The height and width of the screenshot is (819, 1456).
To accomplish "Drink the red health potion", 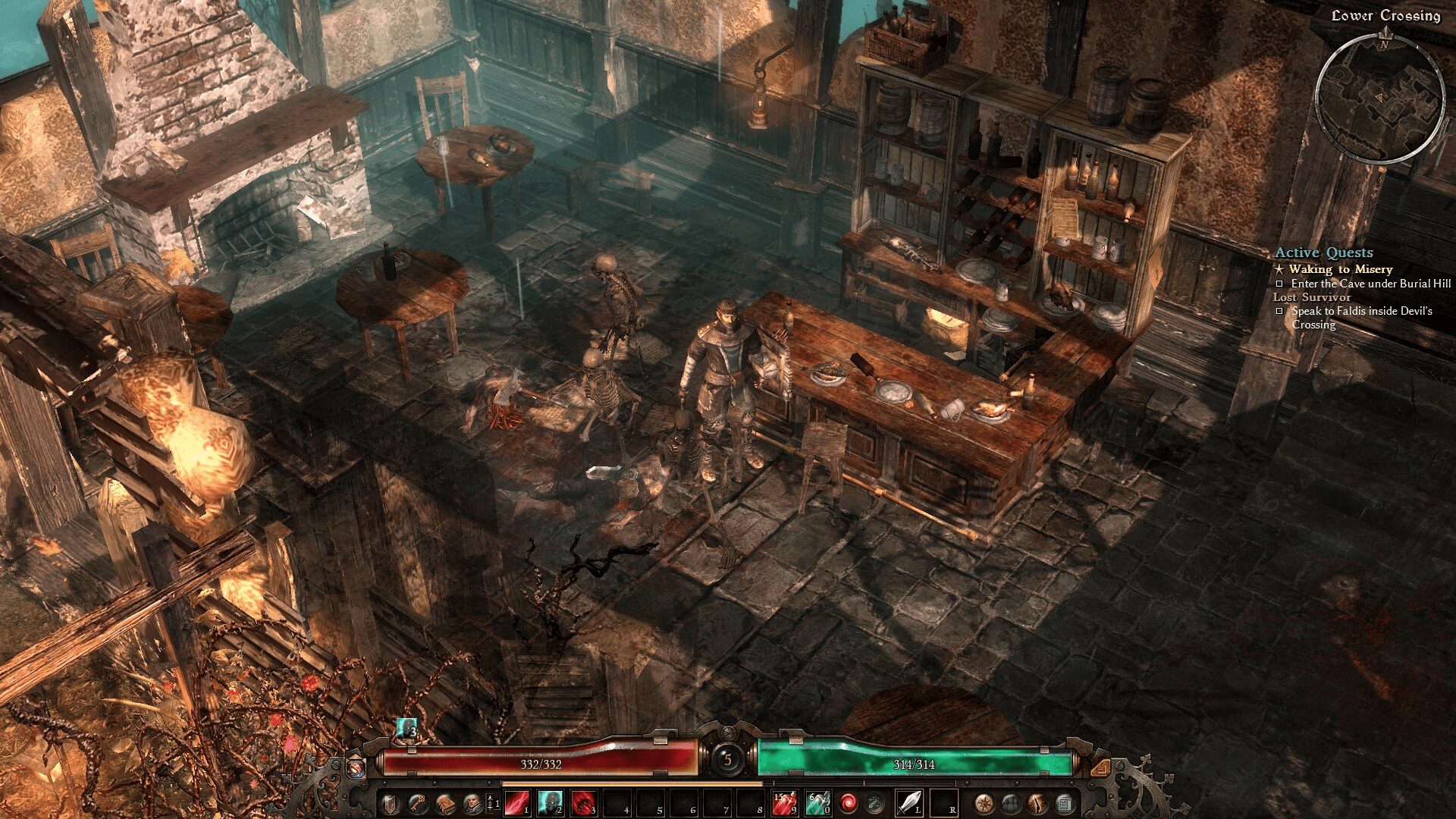I will pos(784,802).
